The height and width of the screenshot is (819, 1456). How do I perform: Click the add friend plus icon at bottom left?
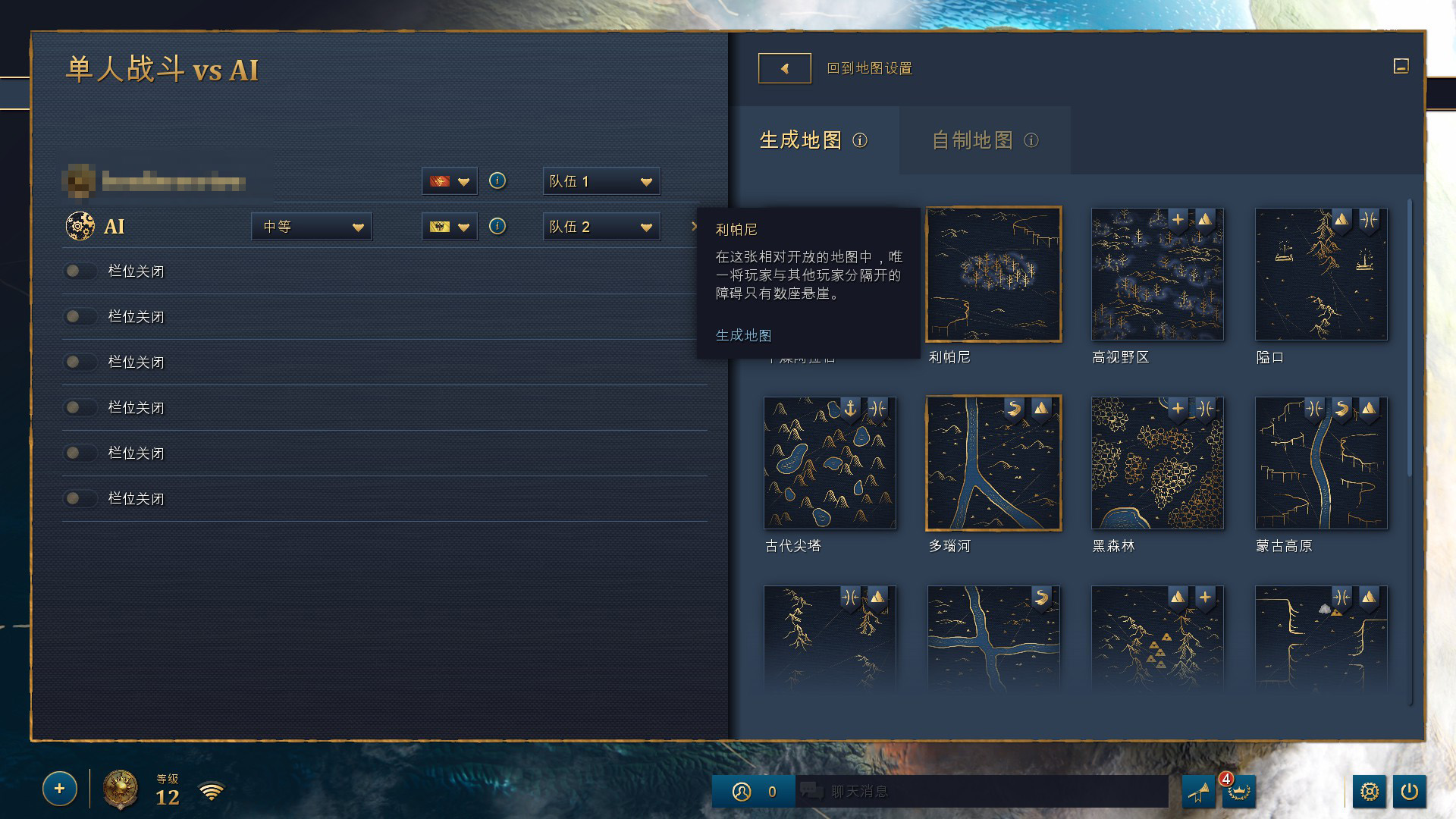59,789
